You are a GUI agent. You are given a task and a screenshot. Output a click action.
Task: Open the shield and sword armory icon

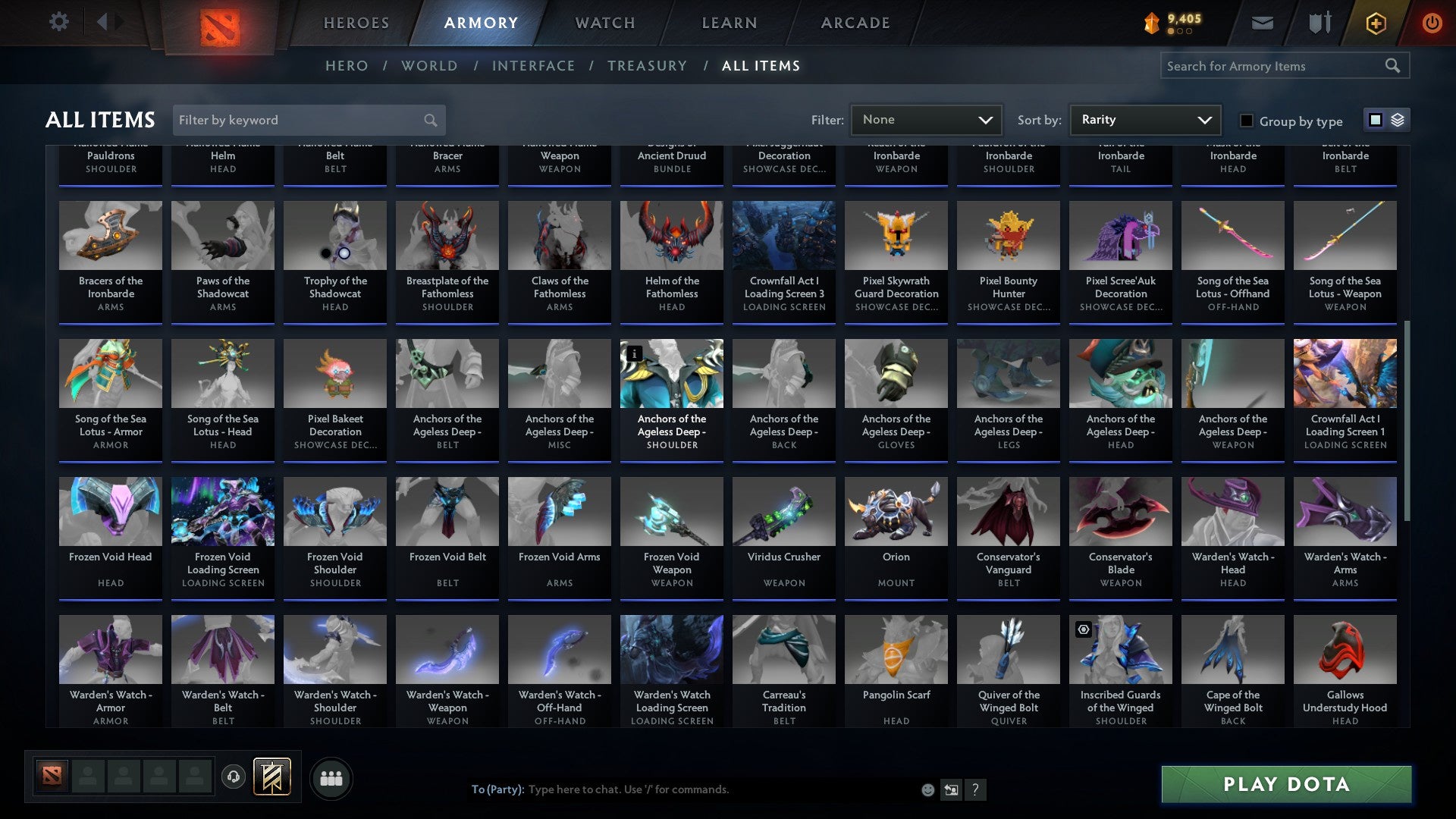point(1318,22)
